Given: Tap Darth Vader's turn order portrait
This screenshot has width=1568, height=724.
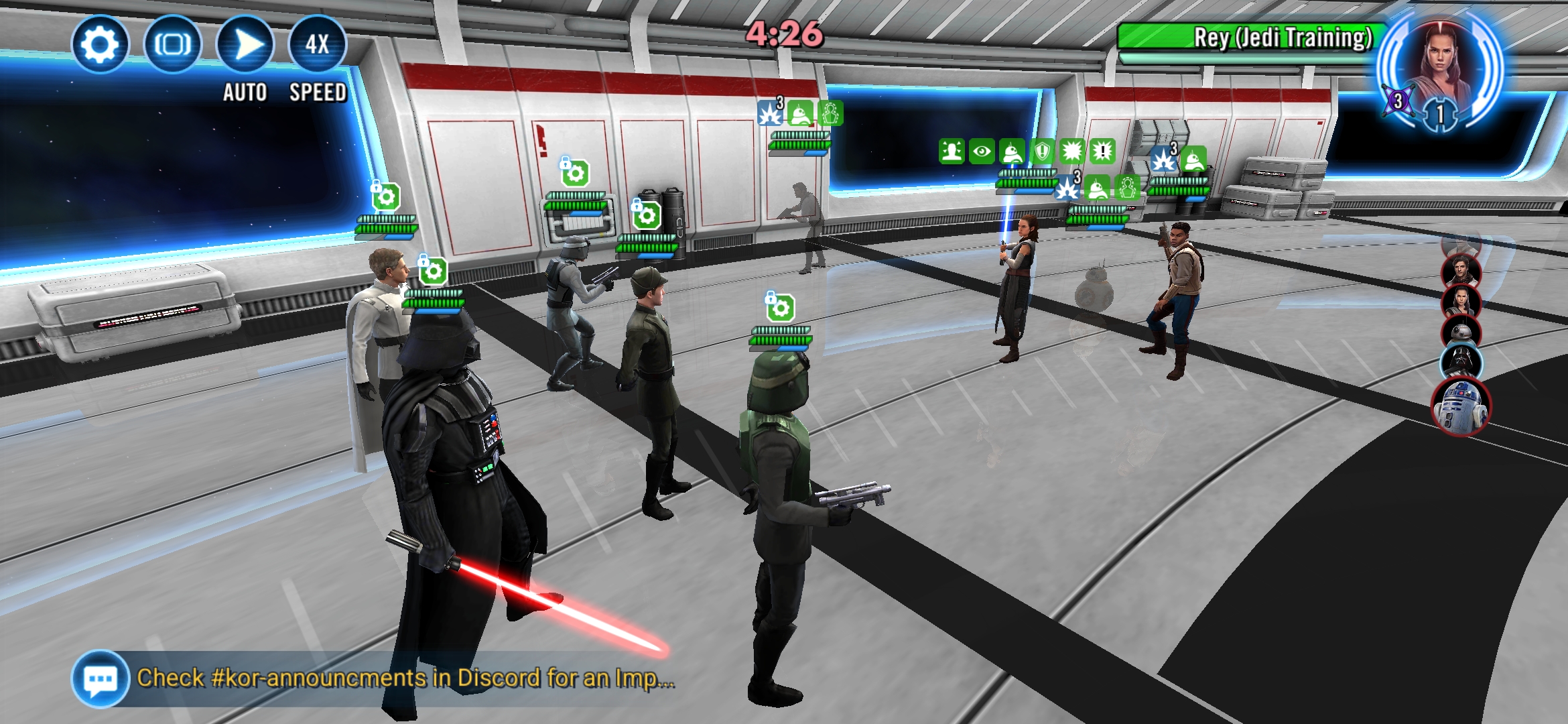Looking at the screenshot, I should click(x=1461, y=362).
